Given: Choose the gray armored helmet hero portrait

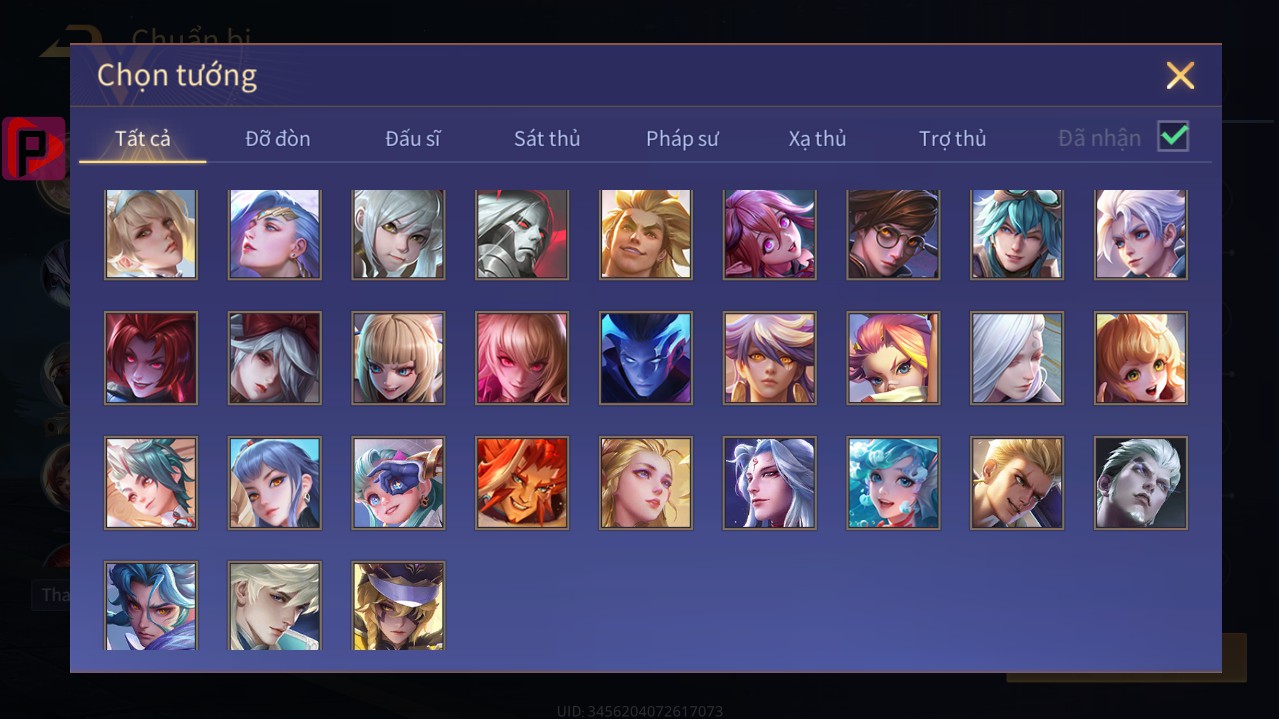Looking at the screenshot, I should pos(522,234).
